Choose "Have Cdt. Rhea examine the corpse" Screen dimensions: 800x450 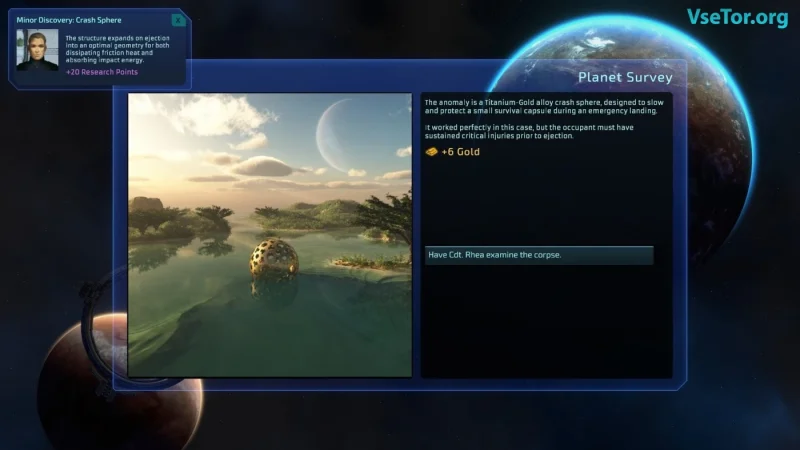pos(538,255)
